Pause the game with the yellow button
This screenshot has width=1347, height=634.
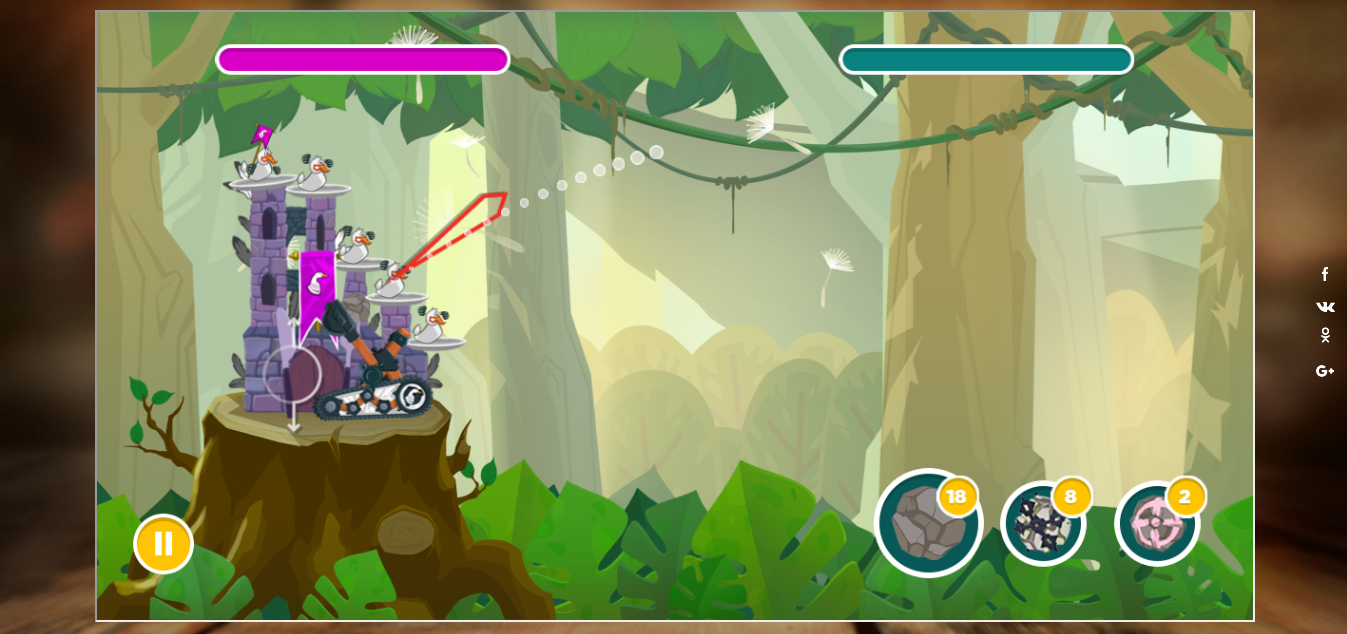tap(163, 544)
